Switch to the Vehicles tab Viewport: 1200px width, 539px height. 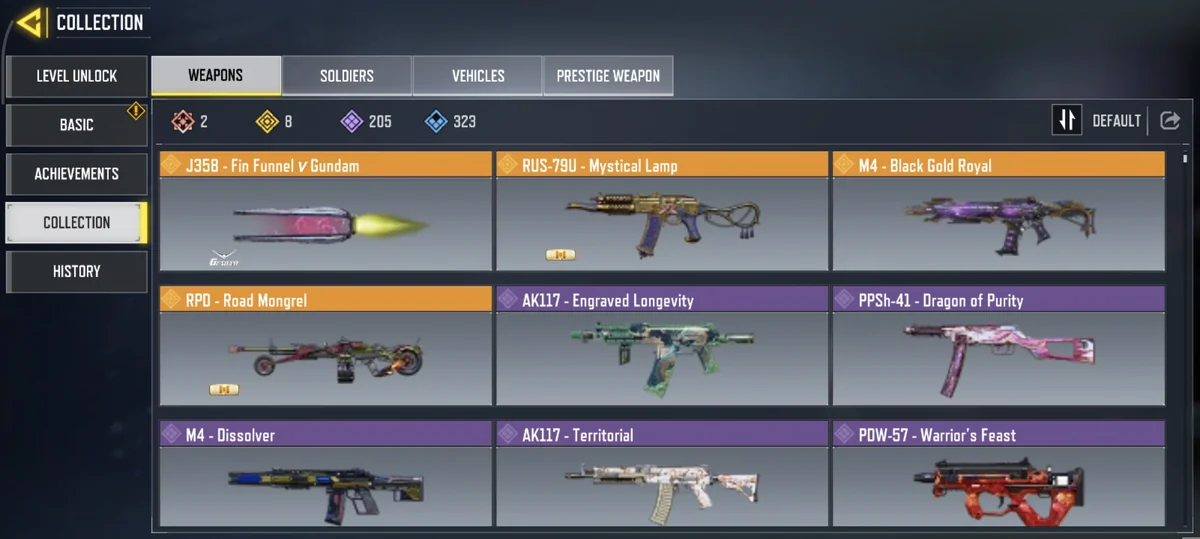(x=478, y=76)
